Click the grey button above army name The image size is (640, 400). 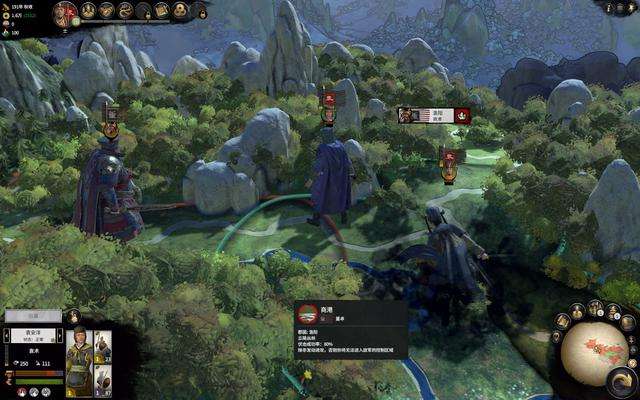(32, 315)
